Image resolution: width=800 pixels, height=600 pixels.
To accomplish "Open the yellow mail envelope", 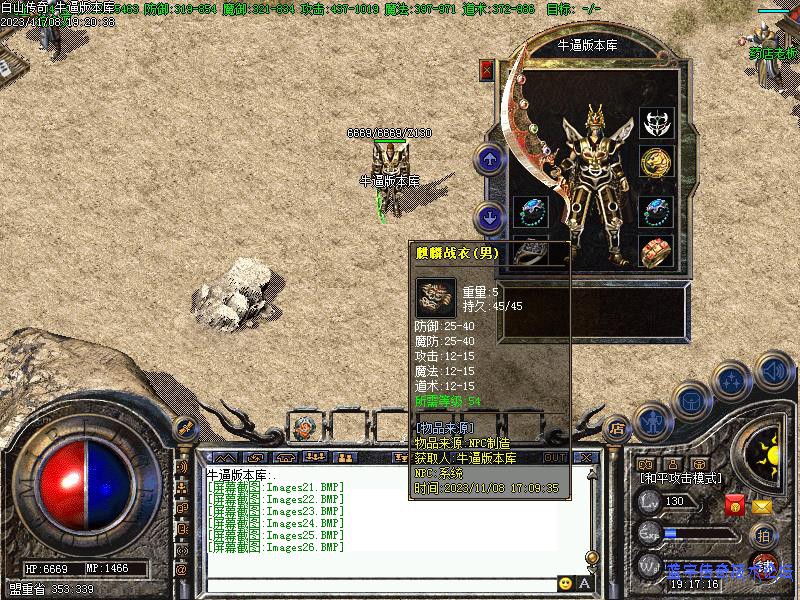I will click(762, 507).
